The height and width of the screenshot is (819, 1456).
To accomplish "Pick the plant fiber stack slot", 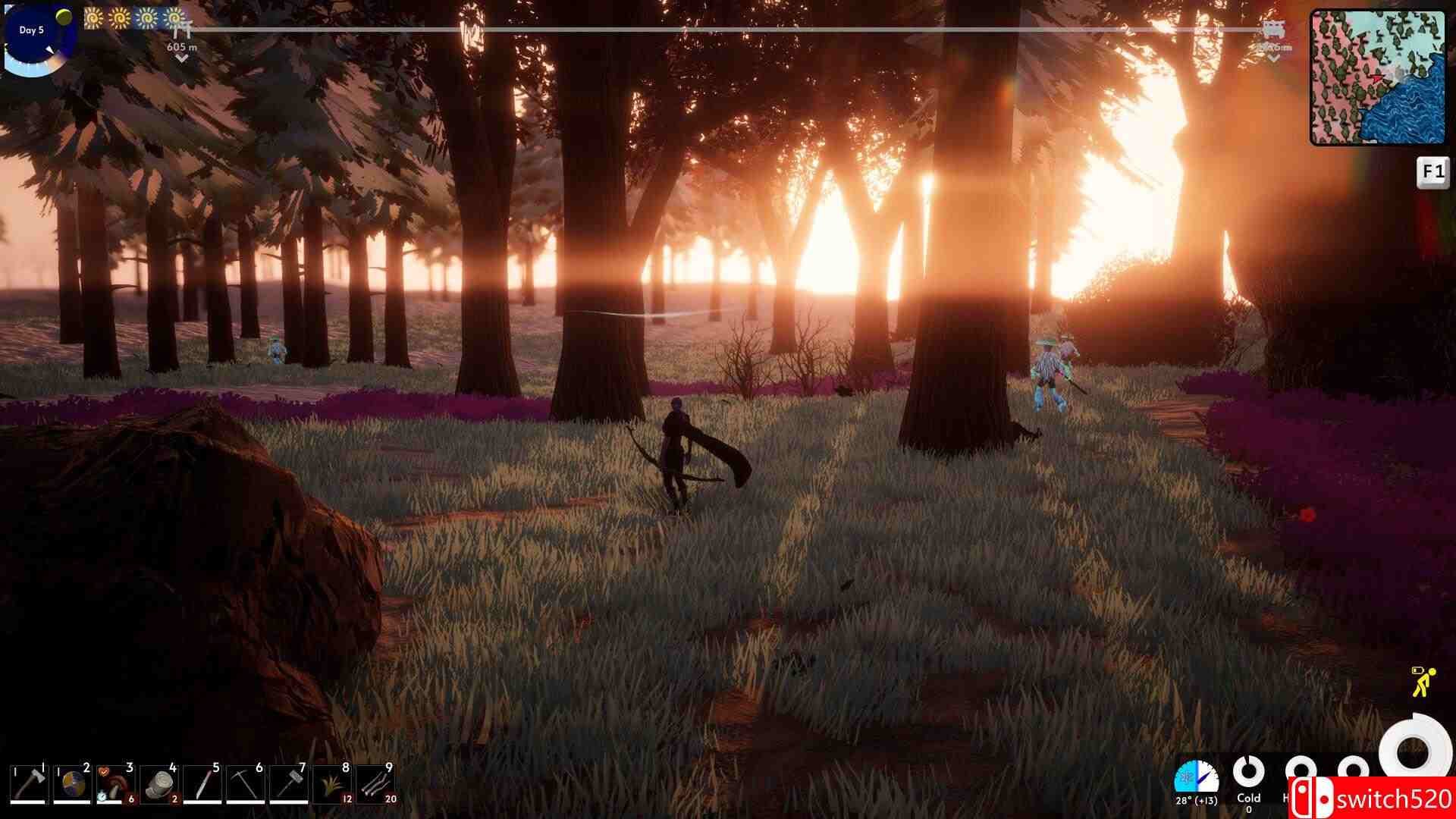I will [332, 783].
